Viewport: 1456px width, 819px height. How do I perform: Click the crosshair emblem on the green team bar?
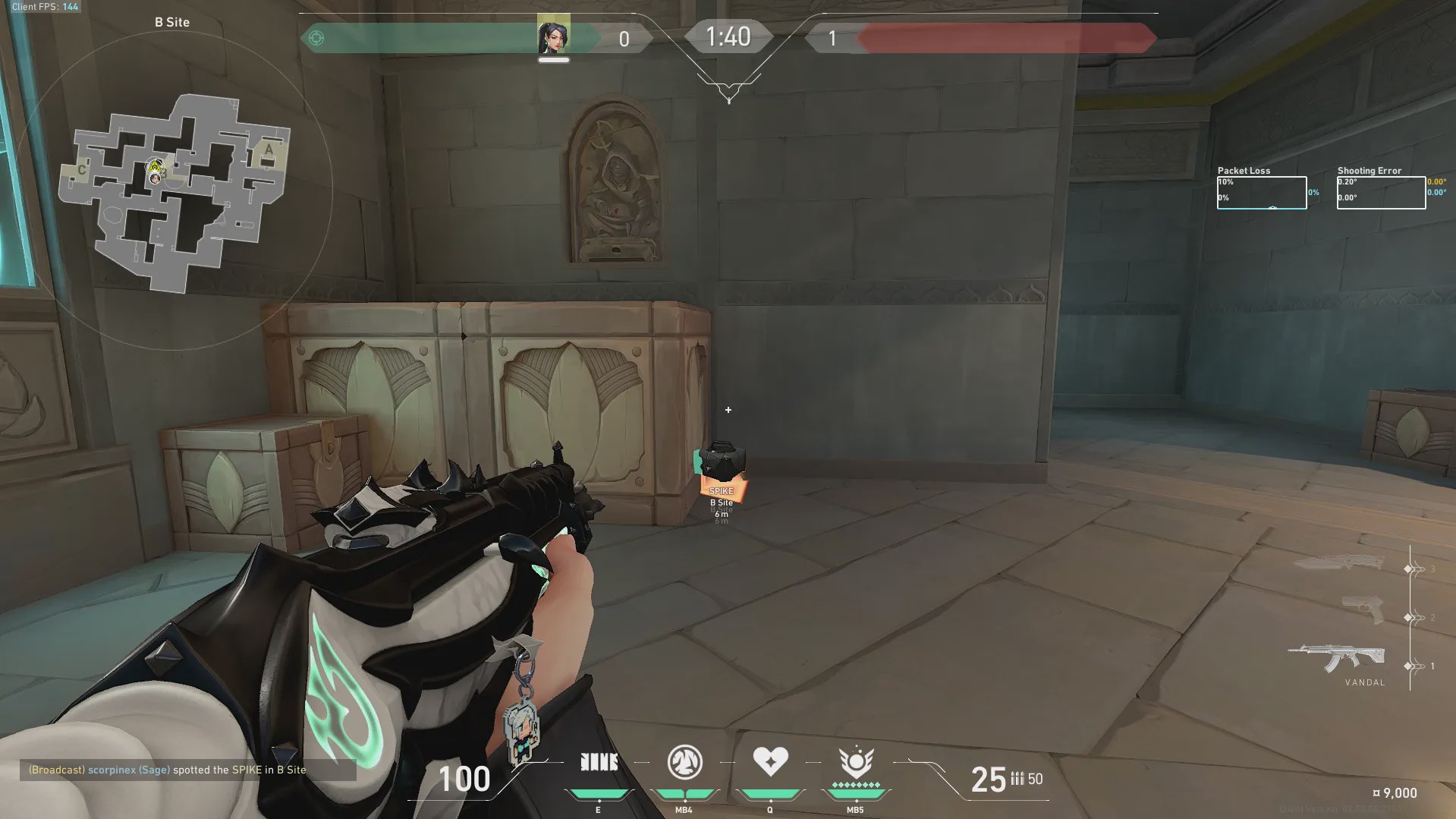(316, 38)
